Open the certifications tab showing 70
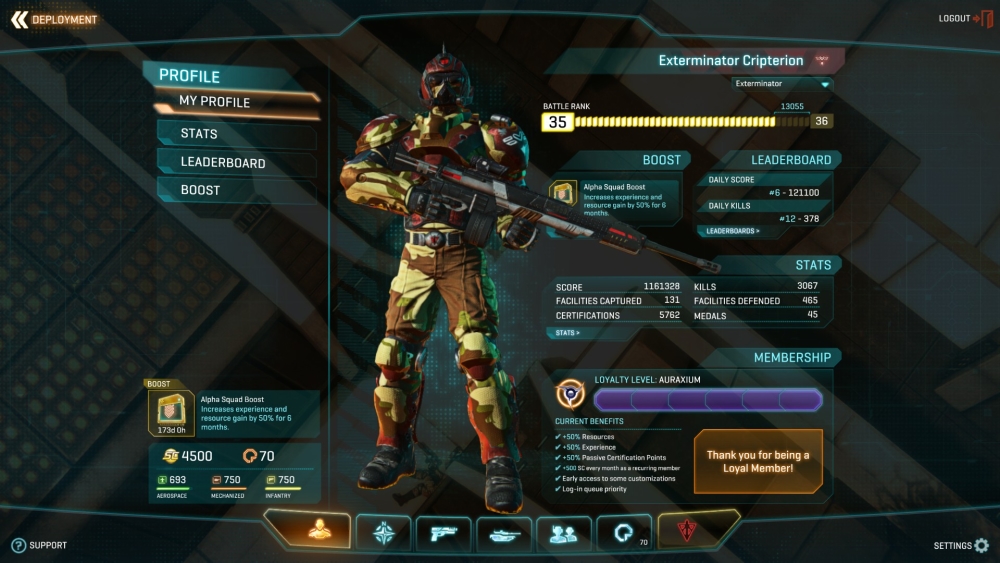This screenshot has height=563, width=1000. [624, 532]
